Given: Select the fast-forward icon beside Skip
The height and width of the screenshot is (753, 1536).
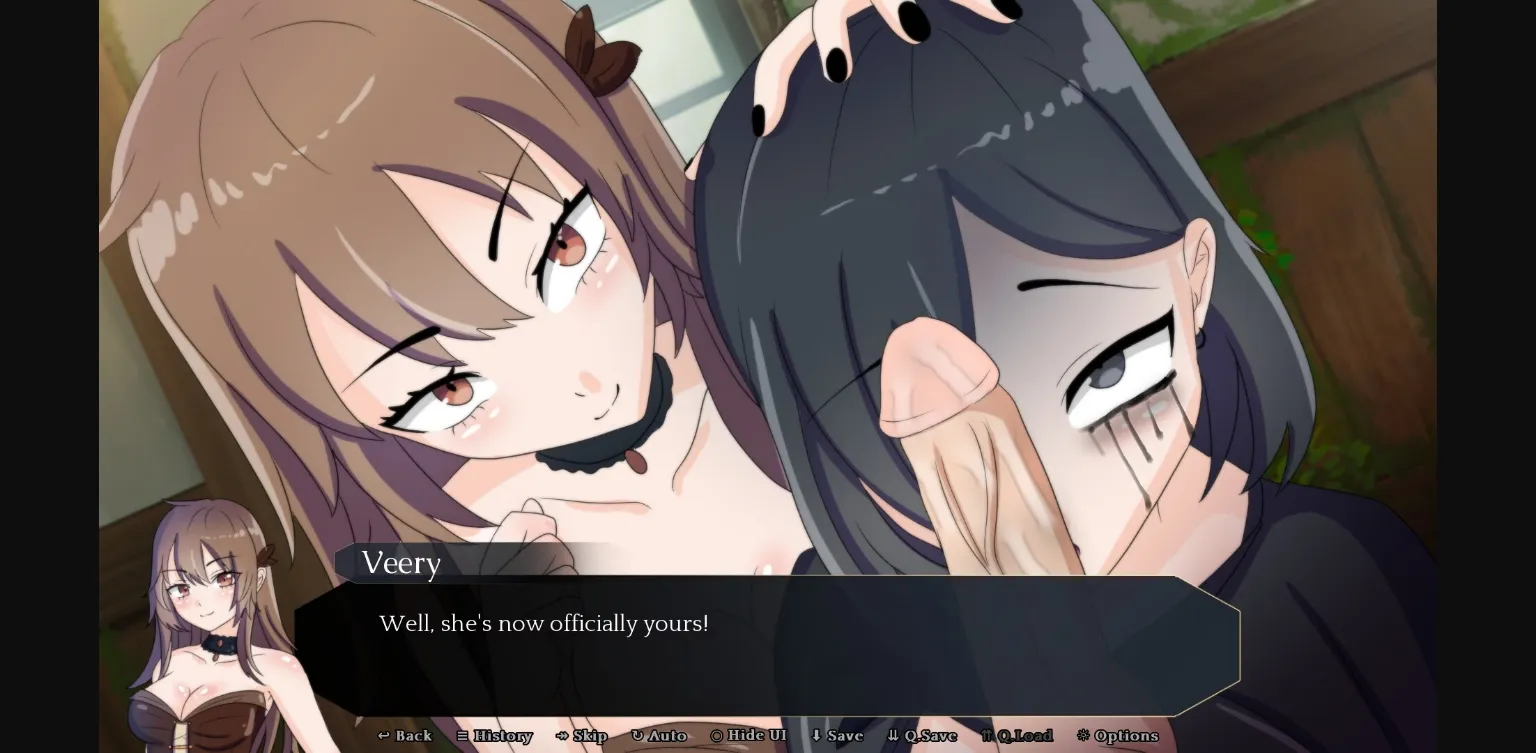Looking at the screenshot, I should point(560,735).
